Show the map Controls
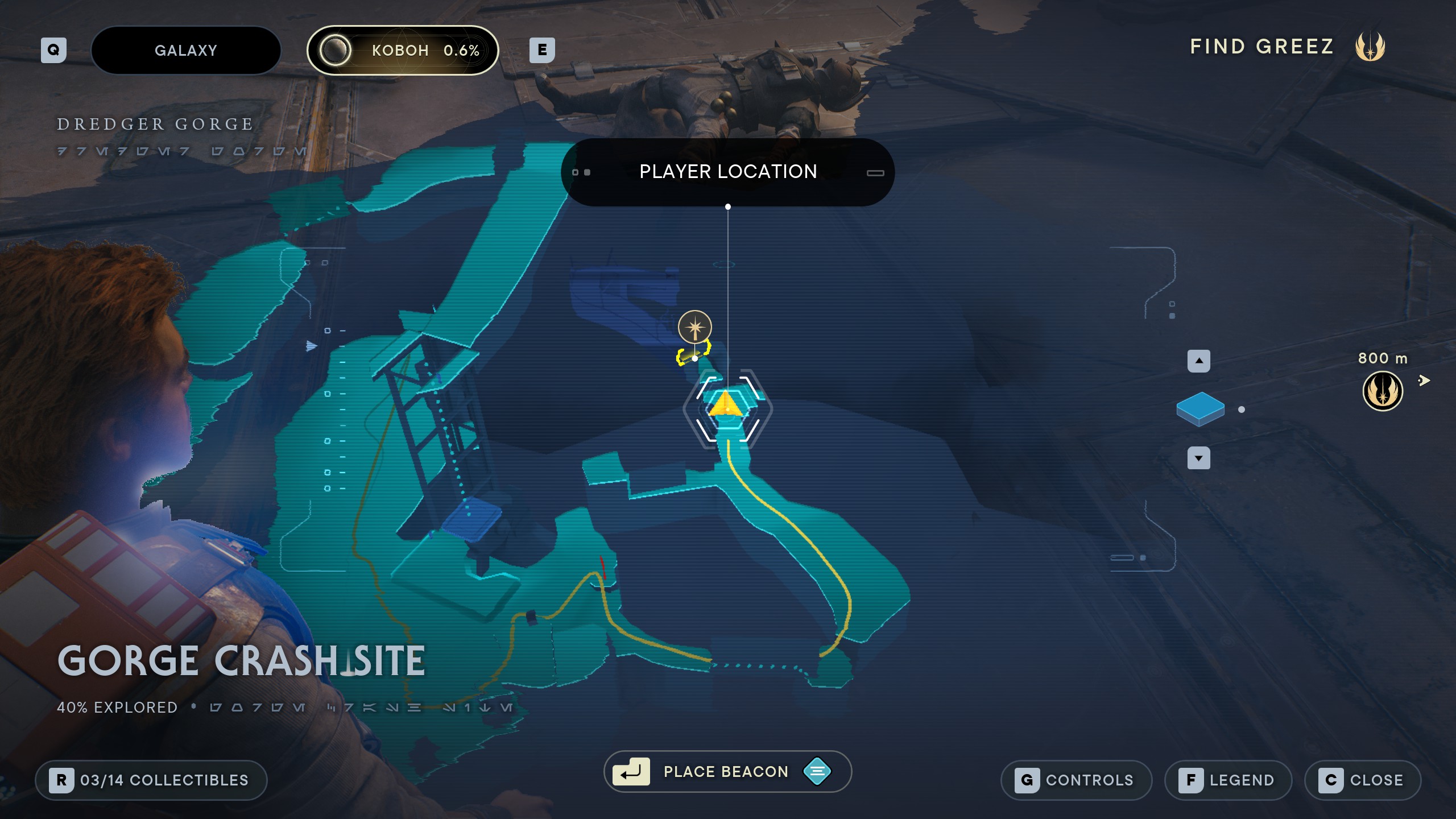Viewport: 1456px width, 819px height. [x=1076, y=780]
